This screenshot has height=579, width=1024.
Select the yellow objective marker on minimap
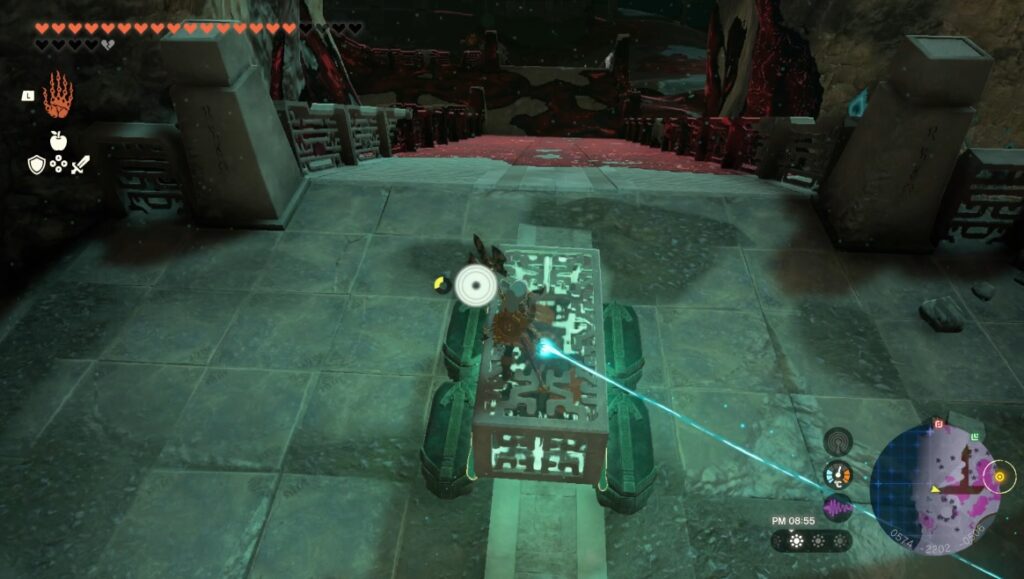tap(997, 476)
